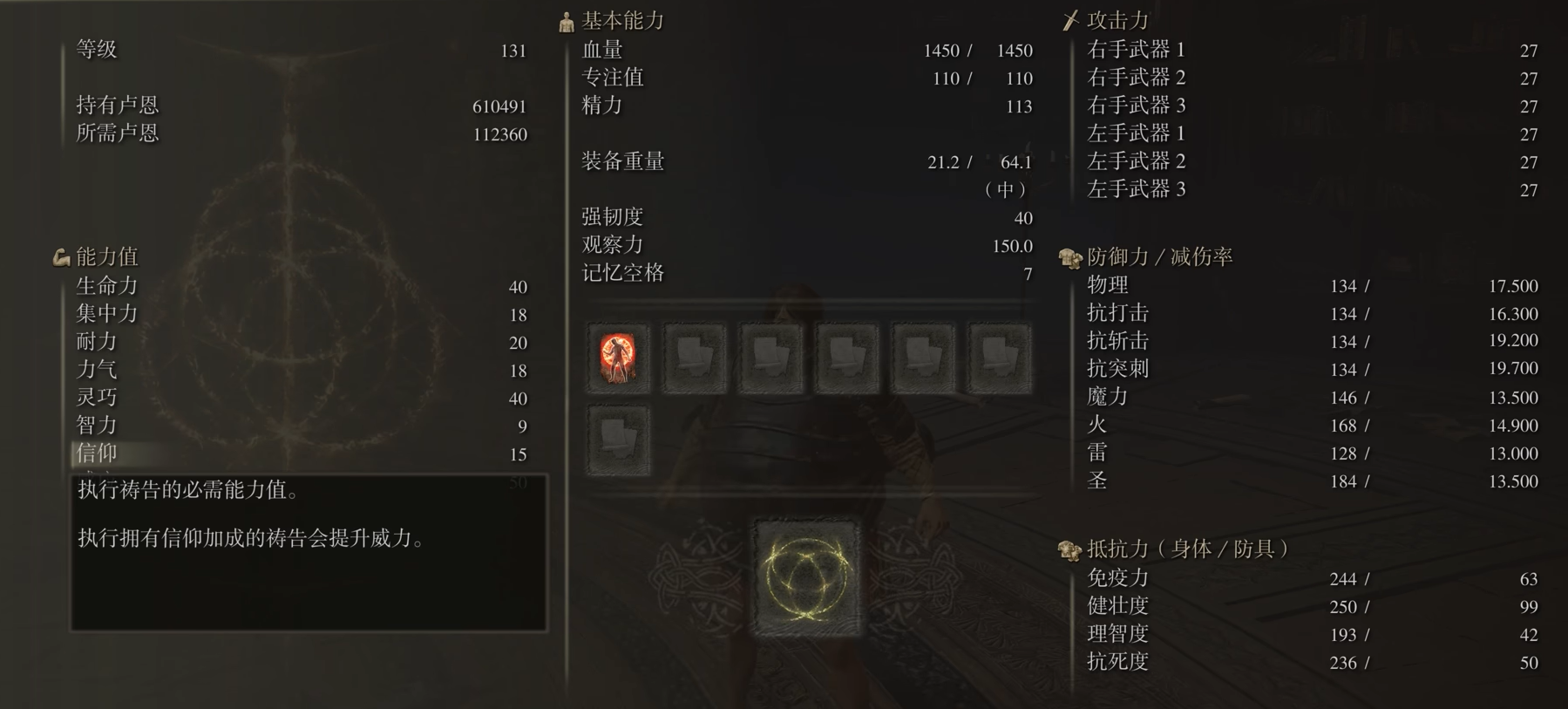Click the 能力值 gauntlet icon

59,256
